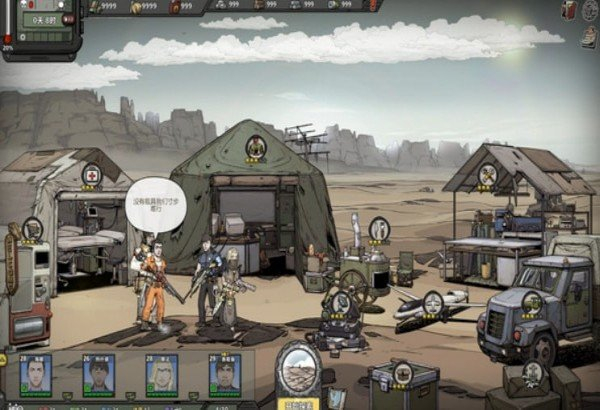Screen dimensions: 600x410
Task: Choose the blonde squad member portrait
Action: click(x=161, y=373)
